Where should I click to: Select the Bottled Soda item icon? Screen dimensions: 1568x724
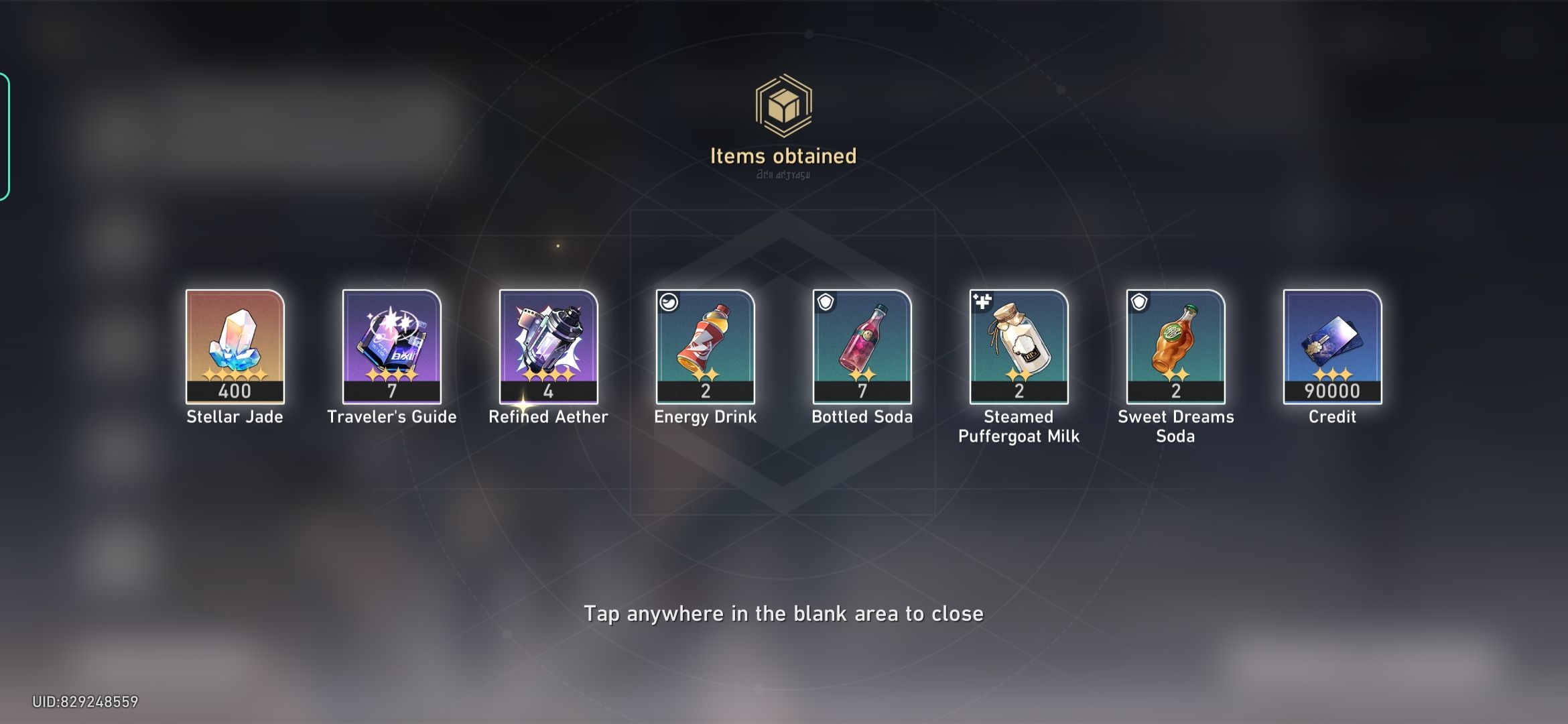[x=861, y=342]
